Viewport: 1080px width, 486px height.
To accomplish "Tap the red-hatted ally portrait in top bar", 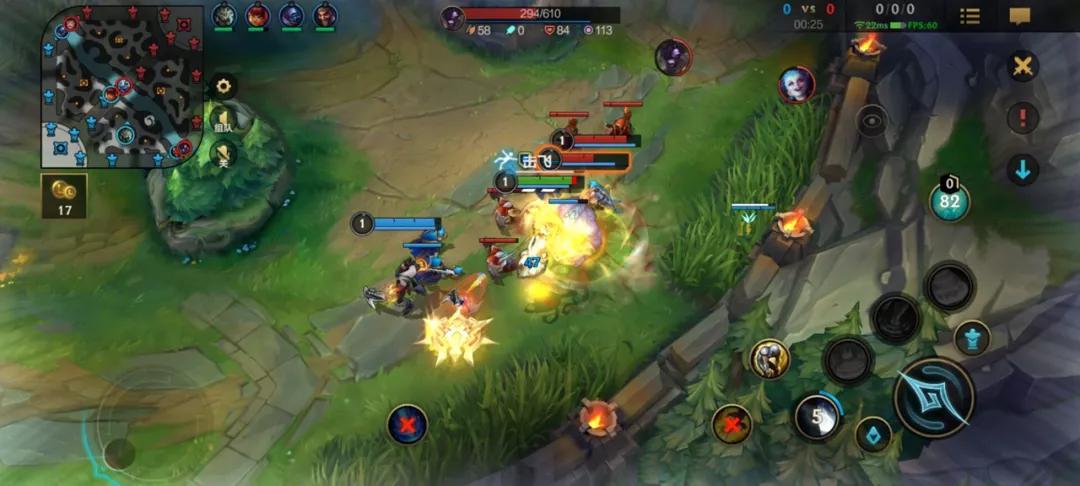I will [258, 15].
